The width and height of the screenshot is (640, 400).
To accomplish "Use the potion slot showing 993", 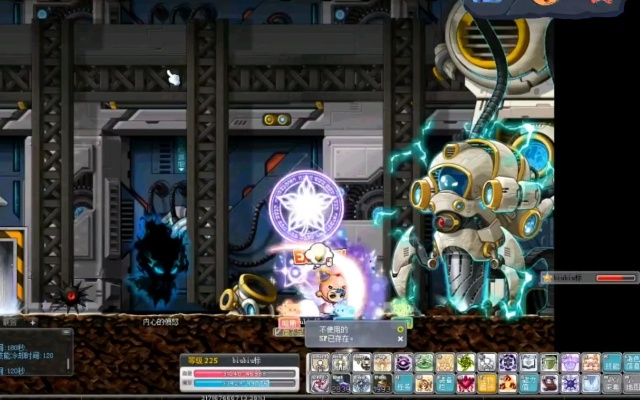I will (381, 383).
